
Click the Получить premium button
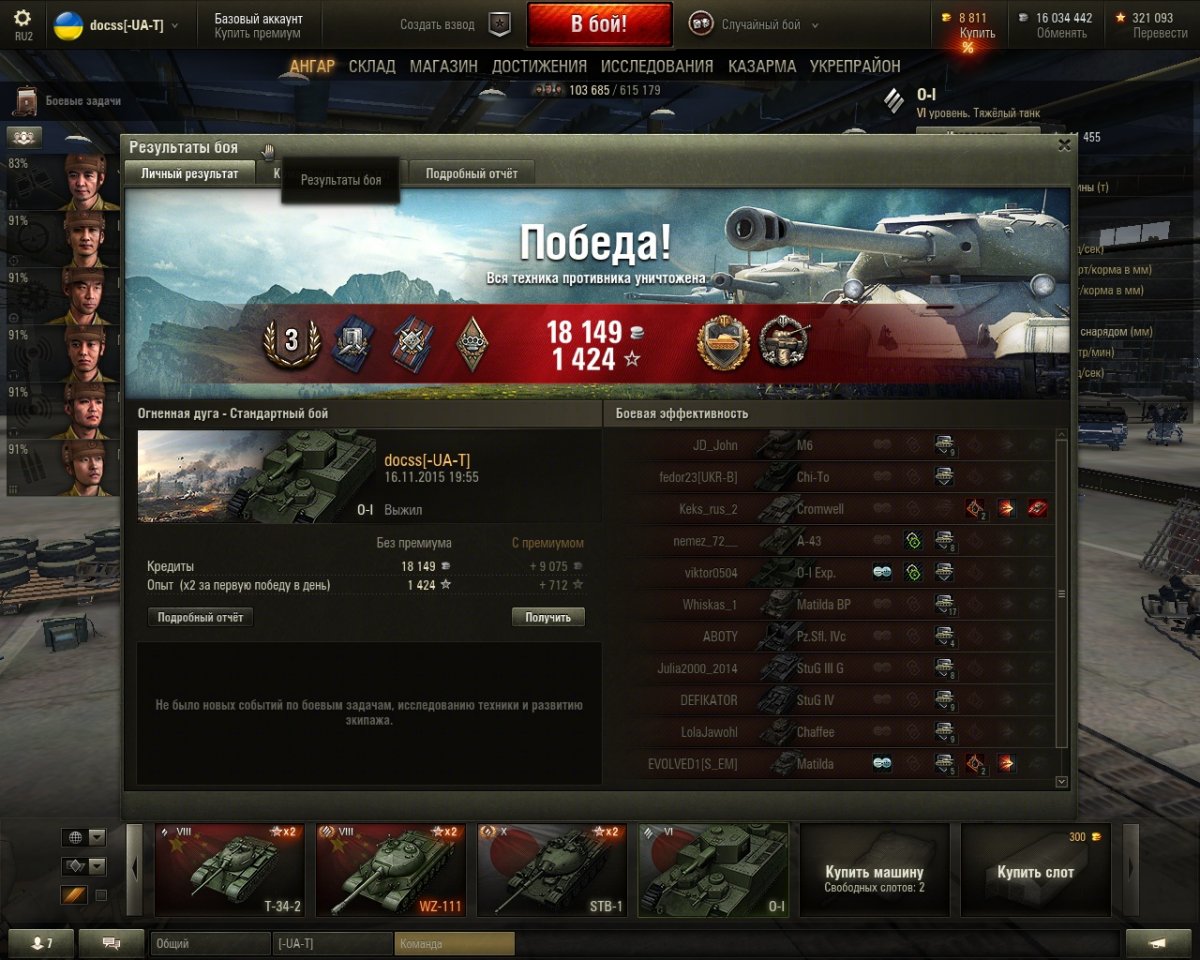pyautogui.click(x=548, y=618)
